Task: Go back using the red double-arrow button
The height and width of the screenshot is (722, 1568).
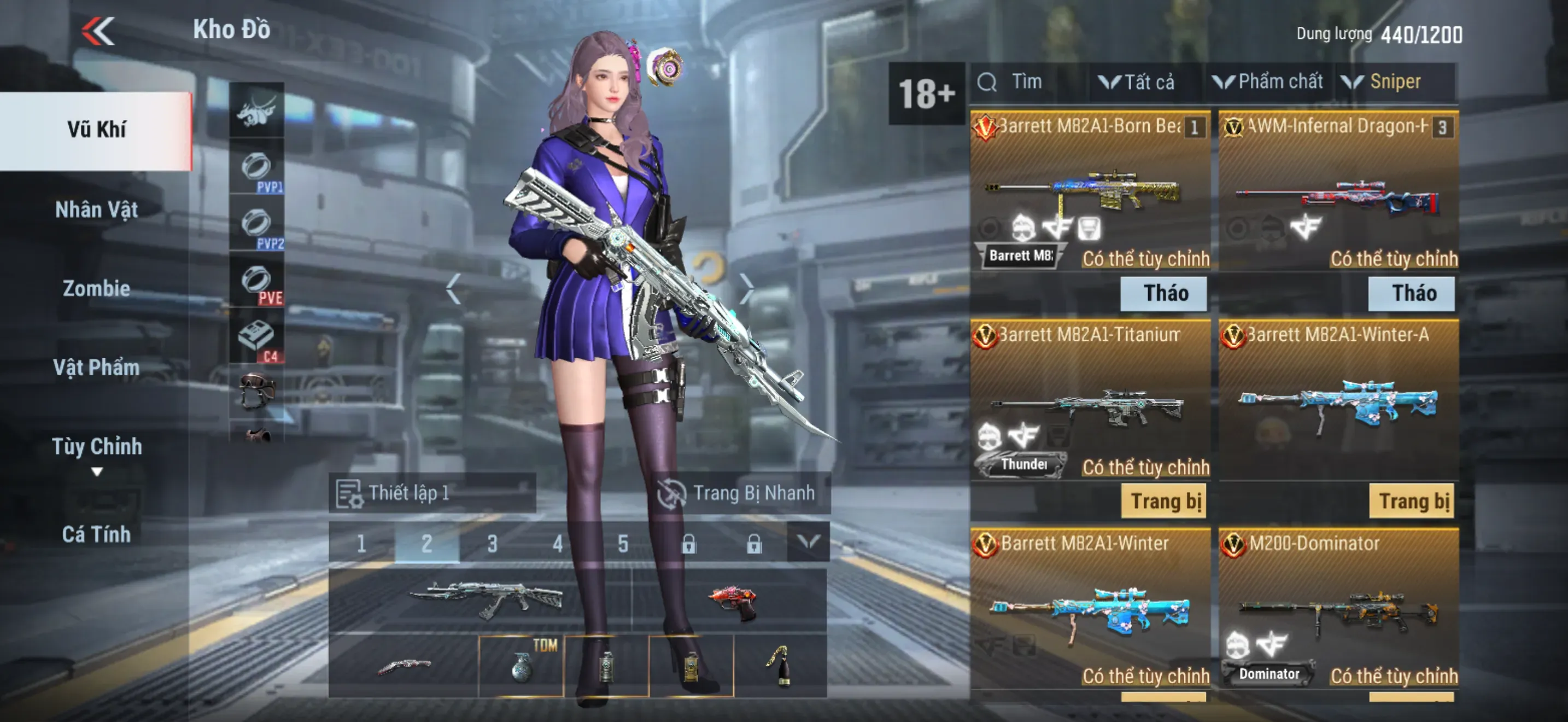Action: coord(98,31)
